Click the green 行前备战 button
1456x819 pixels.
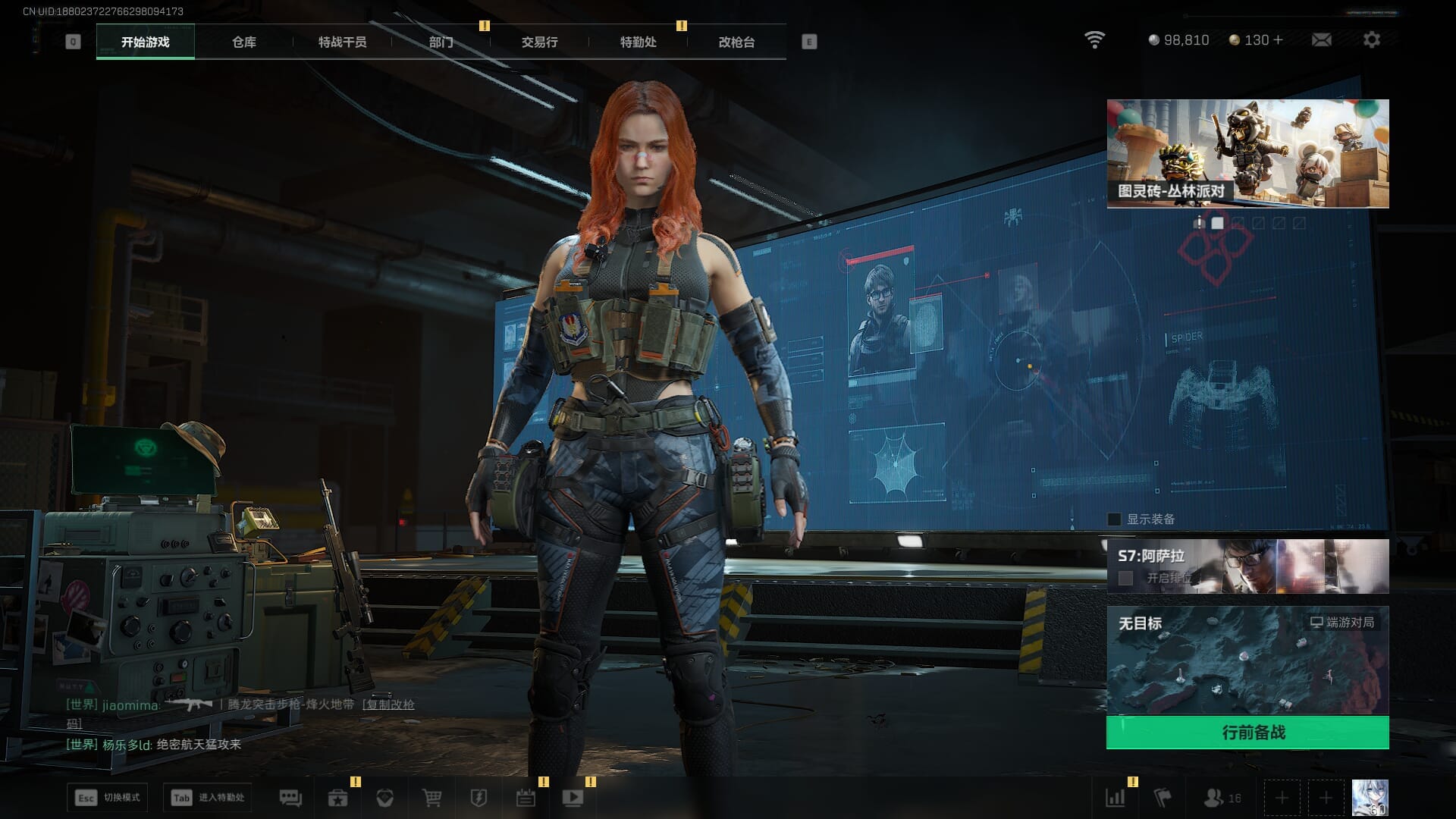coord(1247,733)
